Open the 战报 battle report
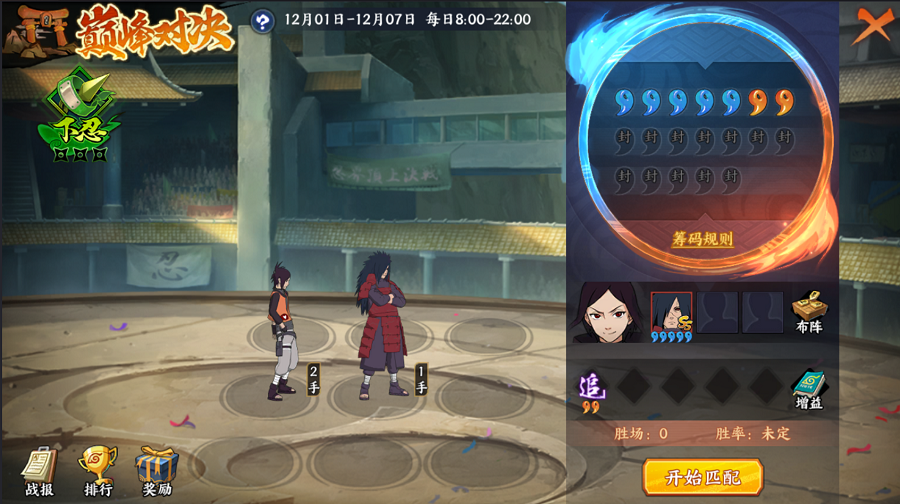 point(38,471)
